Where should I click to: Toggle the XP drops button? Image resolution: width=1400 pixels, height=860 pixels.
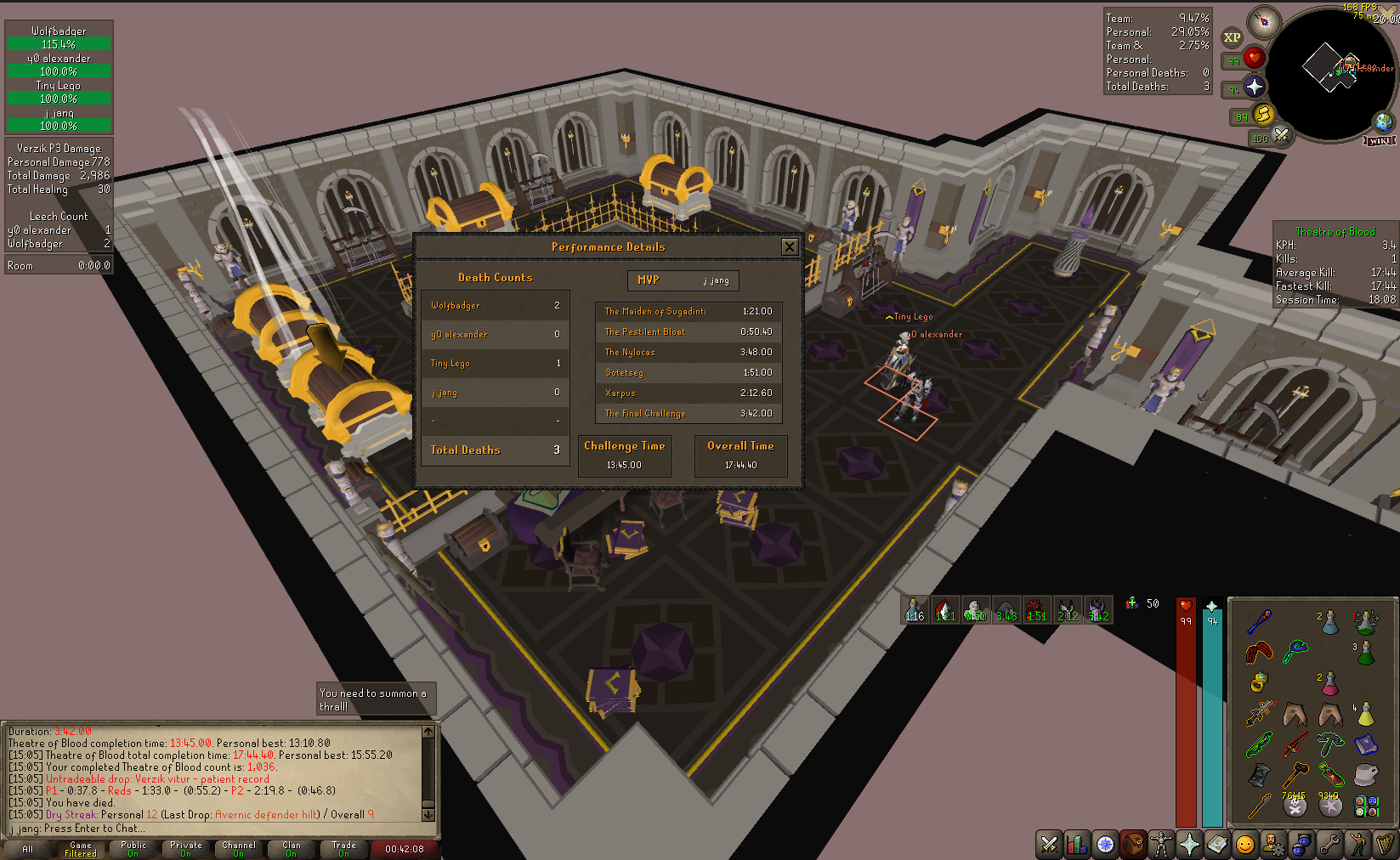point(1232,37)
